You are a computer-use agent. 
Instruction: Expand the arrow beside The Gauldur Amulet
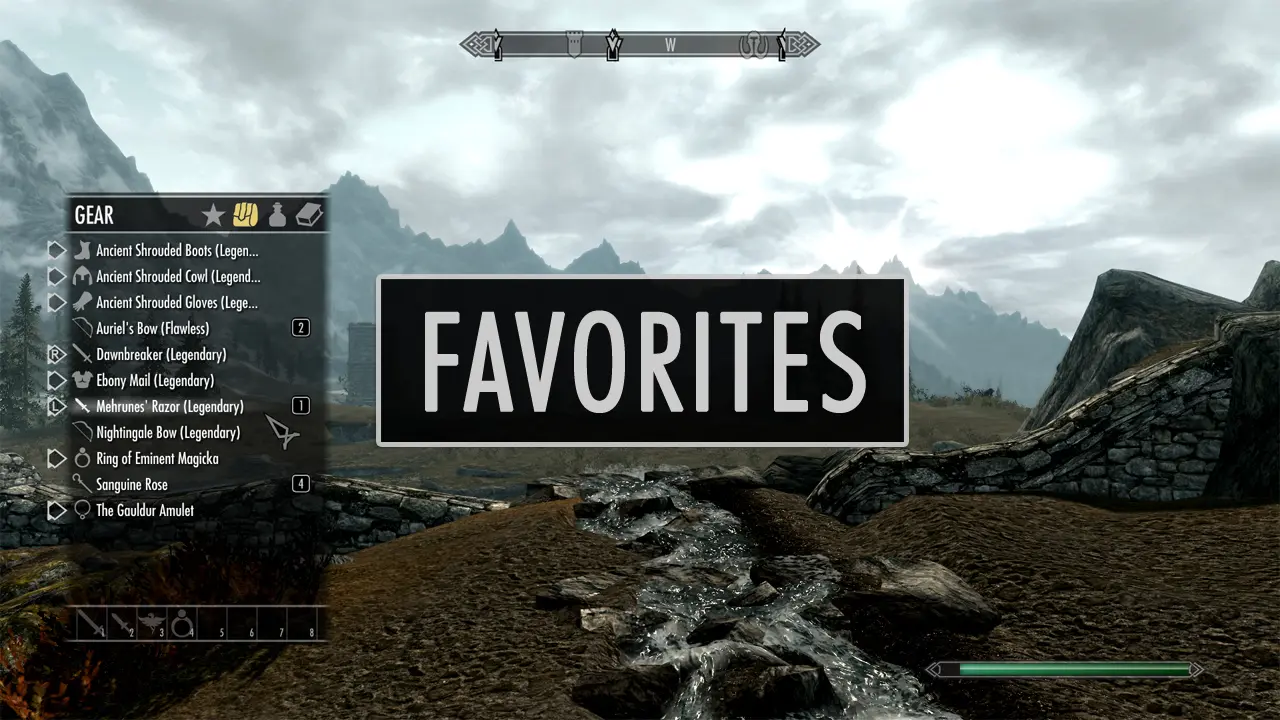coord(57,510)
